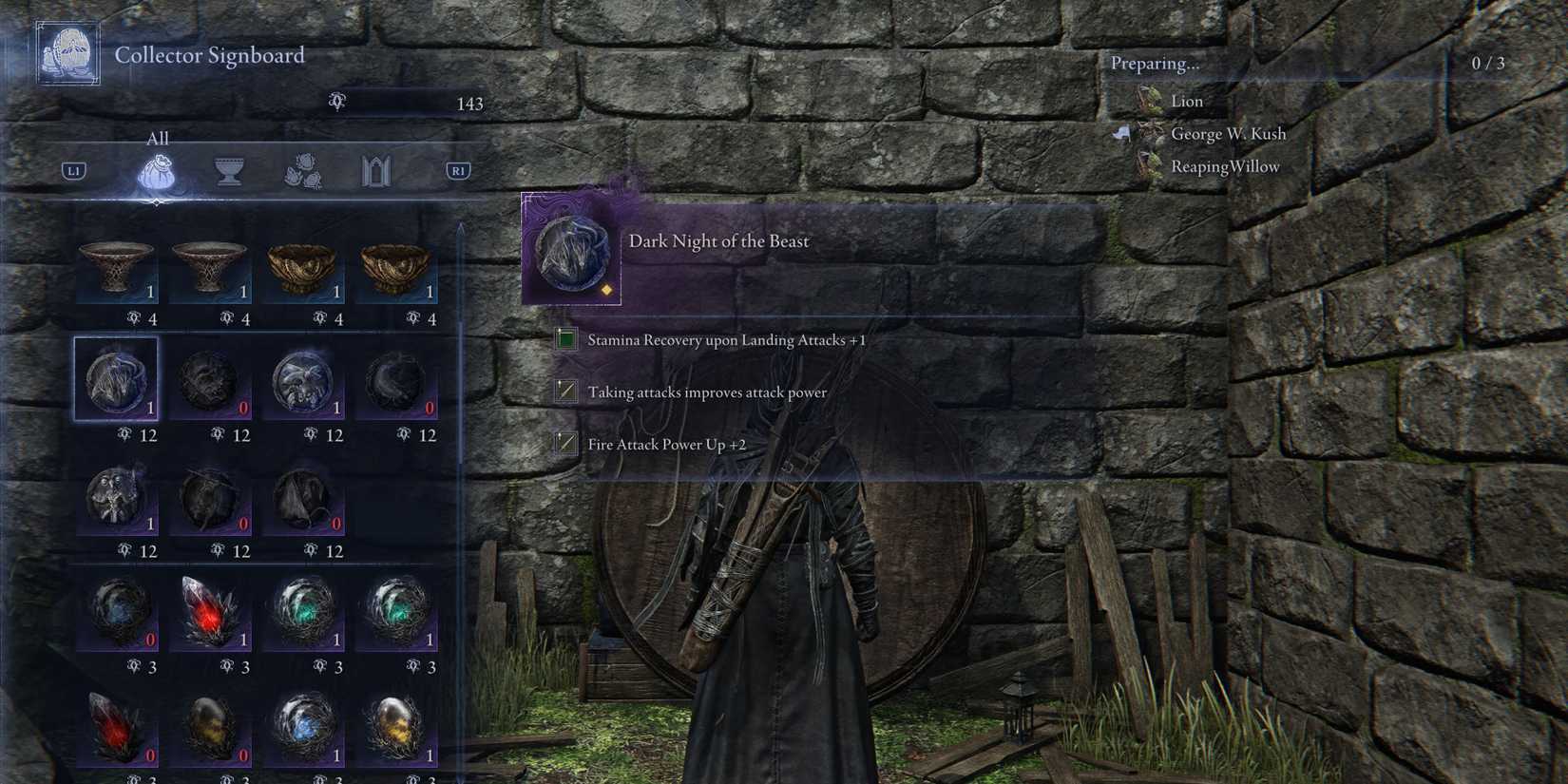This screenshot has width=1568, height=784.
Task: Expand the Preparing roster list
Action: (x=1154, y=63)
